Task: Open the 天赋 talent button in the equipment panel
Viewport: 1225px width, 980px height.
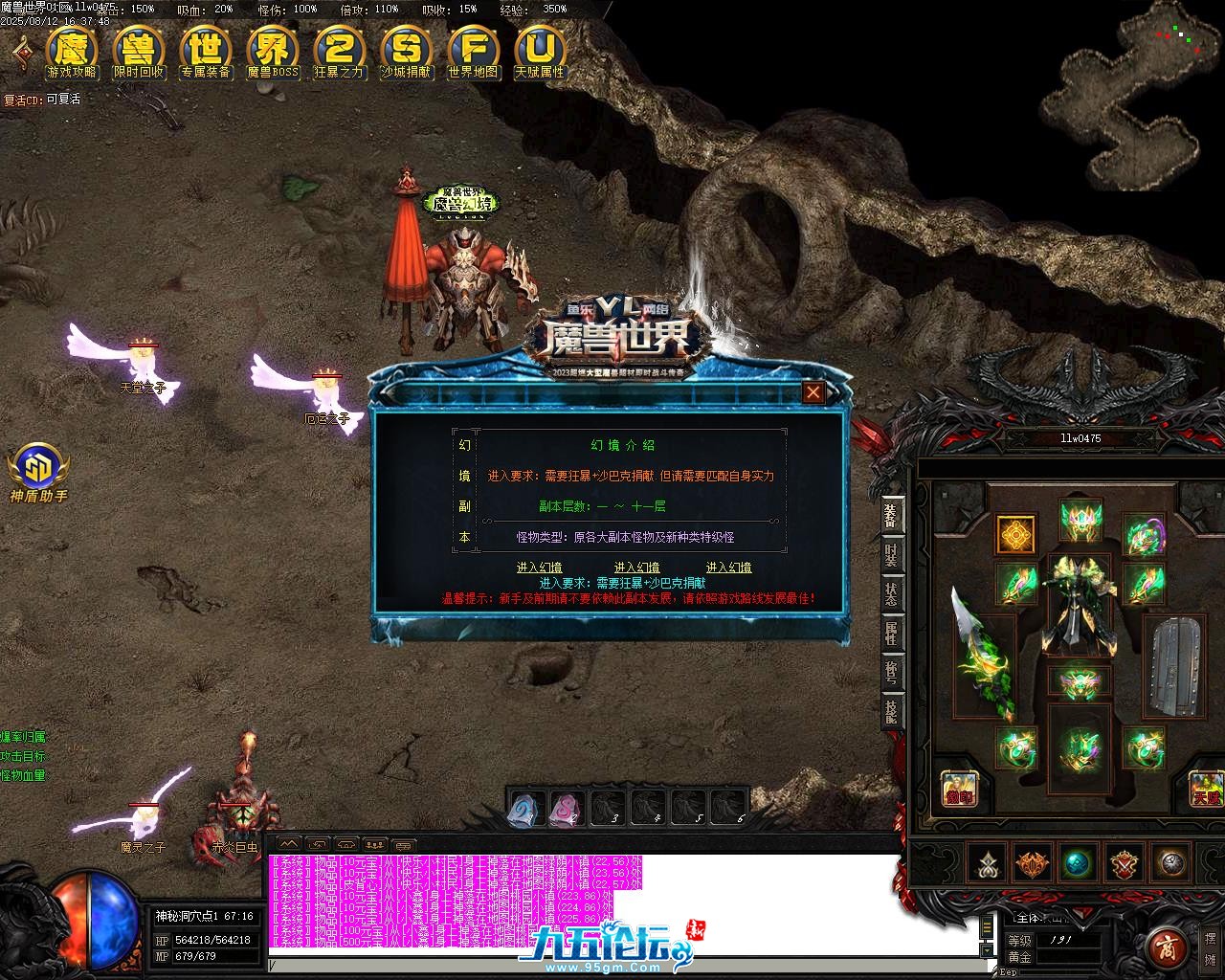Action: click(1205, 789)
